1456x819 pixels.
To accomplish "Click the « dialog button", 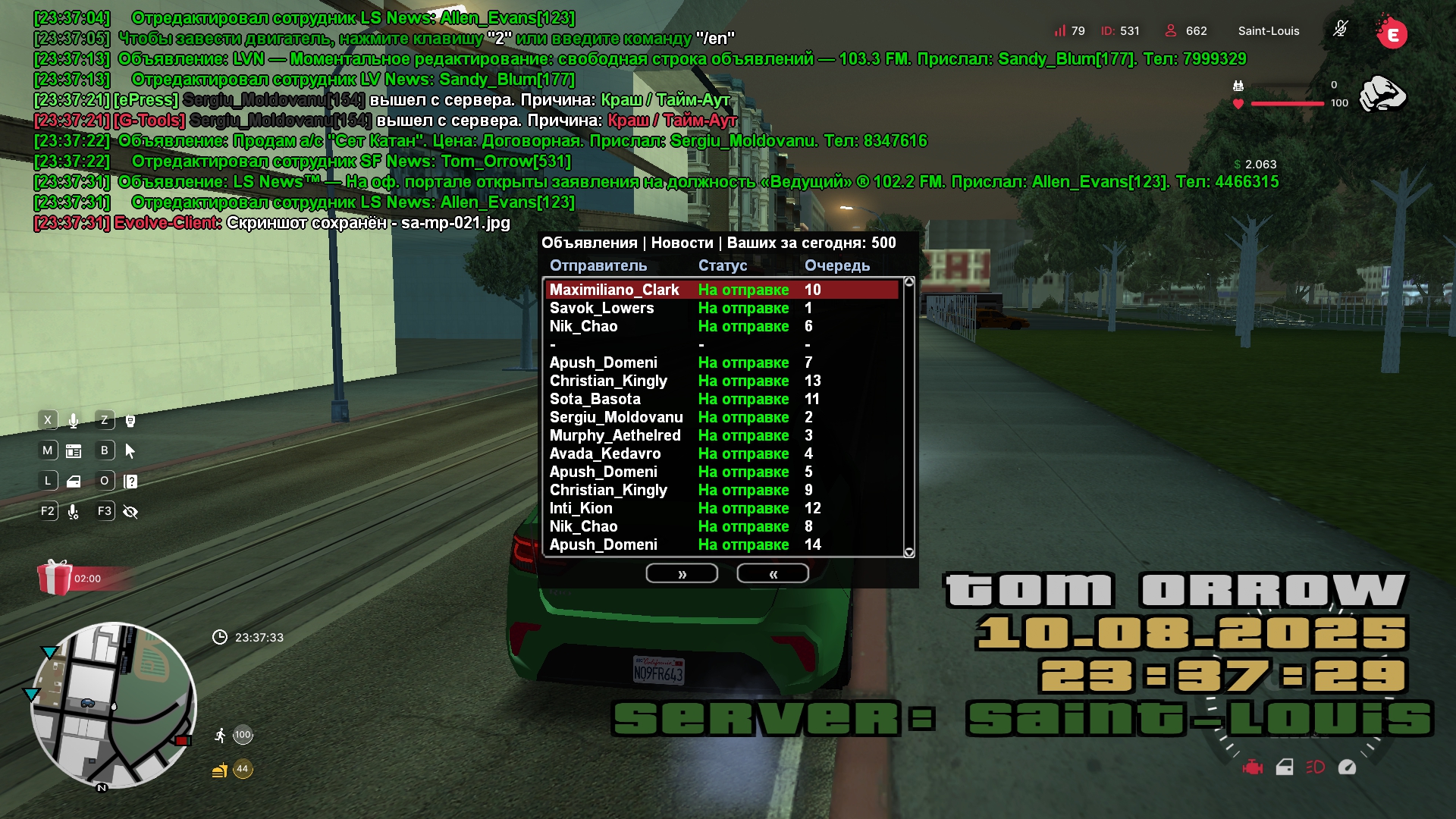I will (x=773, y=574).
